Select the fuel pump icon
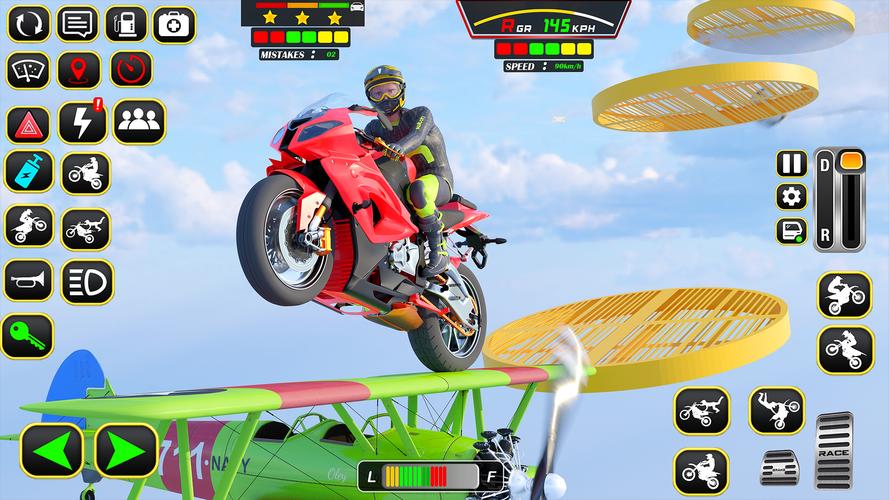The width and height of the screenshot is (889, 500). (126, 23)
